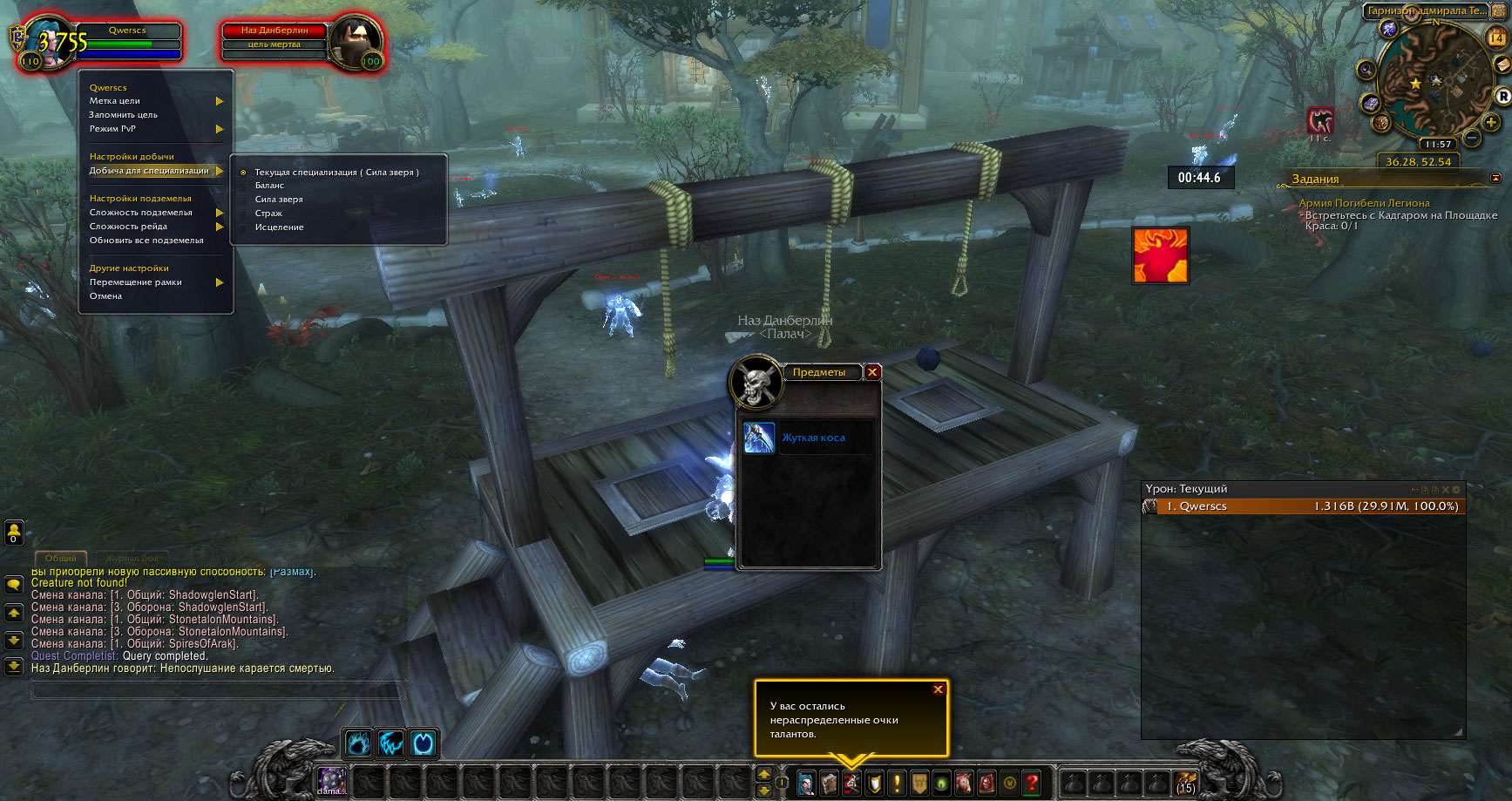Open the red question mark help button

click(x=1031, y=783)
